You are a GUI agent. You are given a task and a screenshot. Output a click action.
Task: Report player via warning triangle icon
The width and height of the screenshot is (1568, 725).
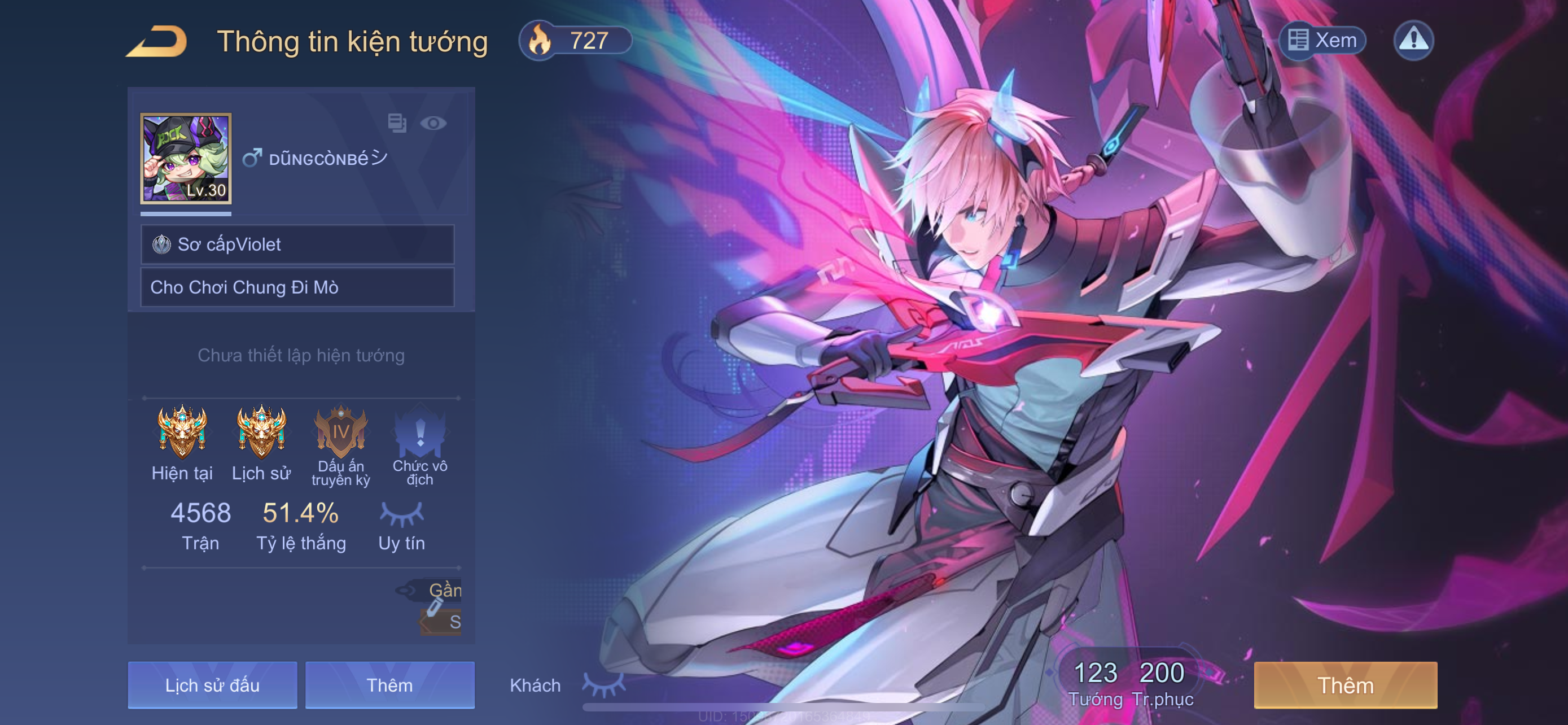point(1413,40)
